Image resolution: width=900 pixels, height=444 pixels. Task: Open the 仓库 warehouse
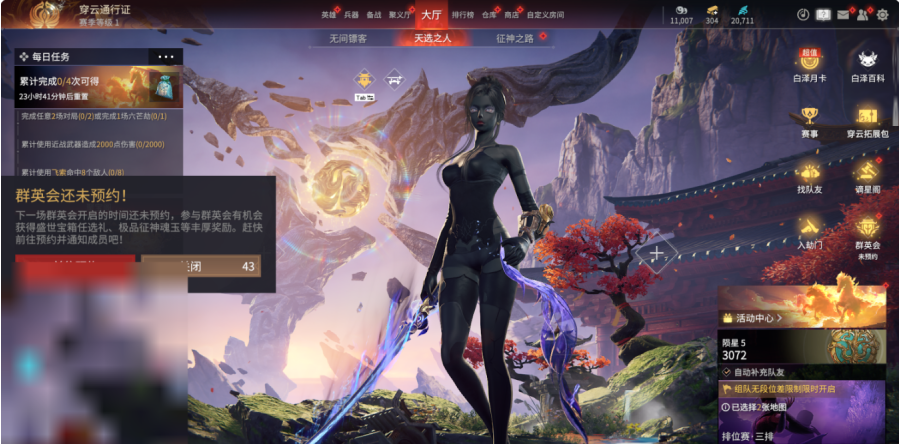pyautogui.click(x=488, y=15)
